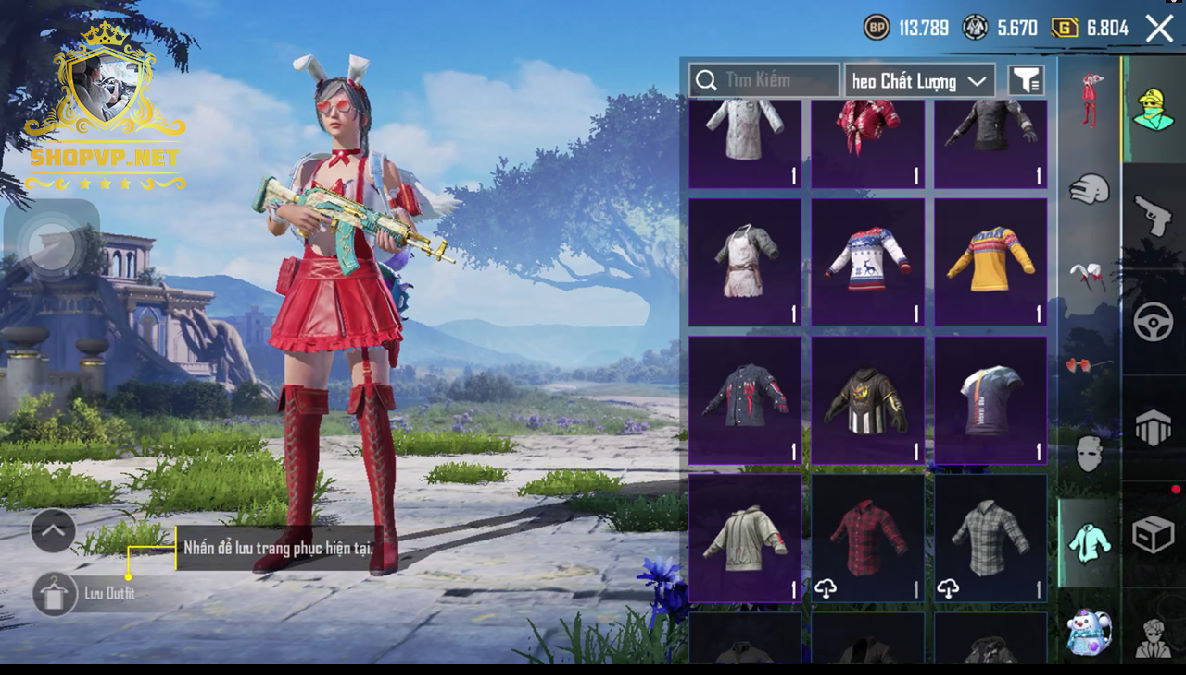The height and width of the screenshot is (675, 1186).
Task: Choose the yellow striped sweater item
Action: (991, 261)
